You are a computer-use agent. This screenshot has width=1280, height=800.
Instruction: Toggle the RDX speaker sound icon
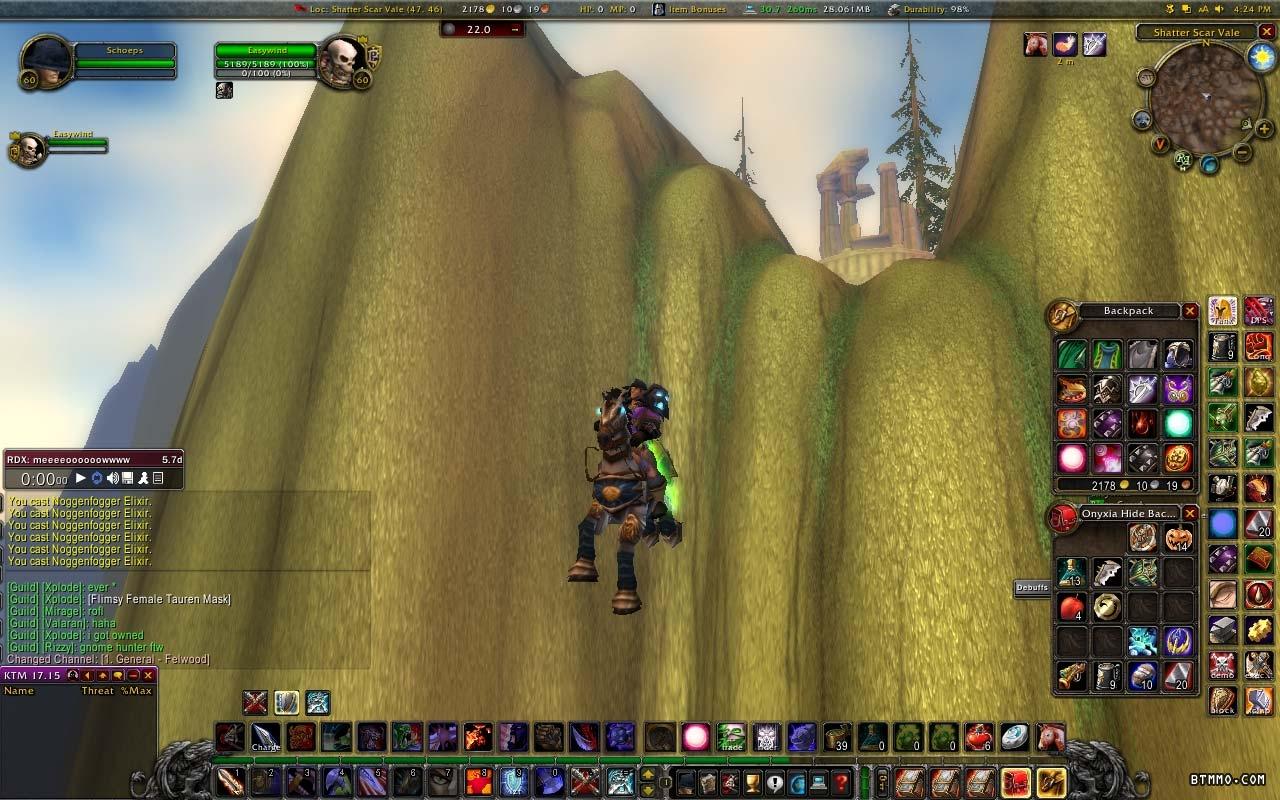click(x=113, y=479)
